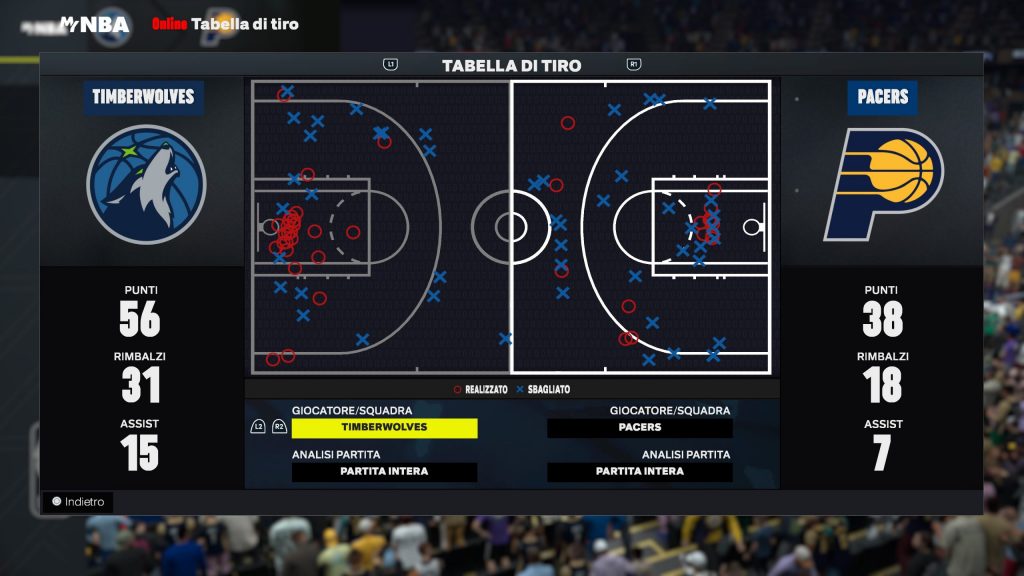This screenshot has width=1024, height=576.
Task: Select the highlighted Timberwolves player/team selector
Action: coord(384,428)
